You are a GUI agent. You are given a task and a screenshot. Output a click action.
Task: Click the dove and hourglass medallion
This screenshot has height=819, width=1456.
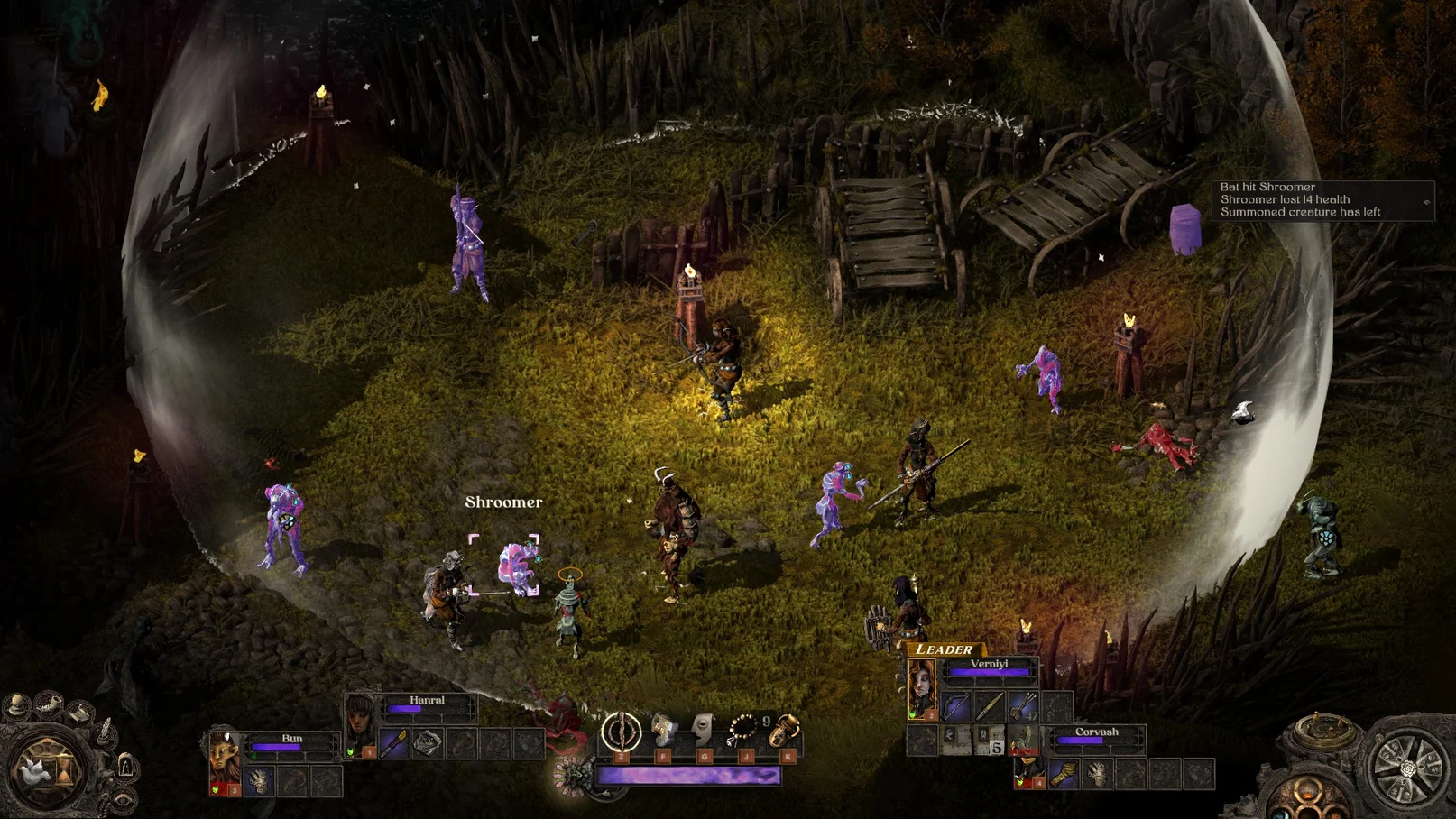(x=43, y=769)
